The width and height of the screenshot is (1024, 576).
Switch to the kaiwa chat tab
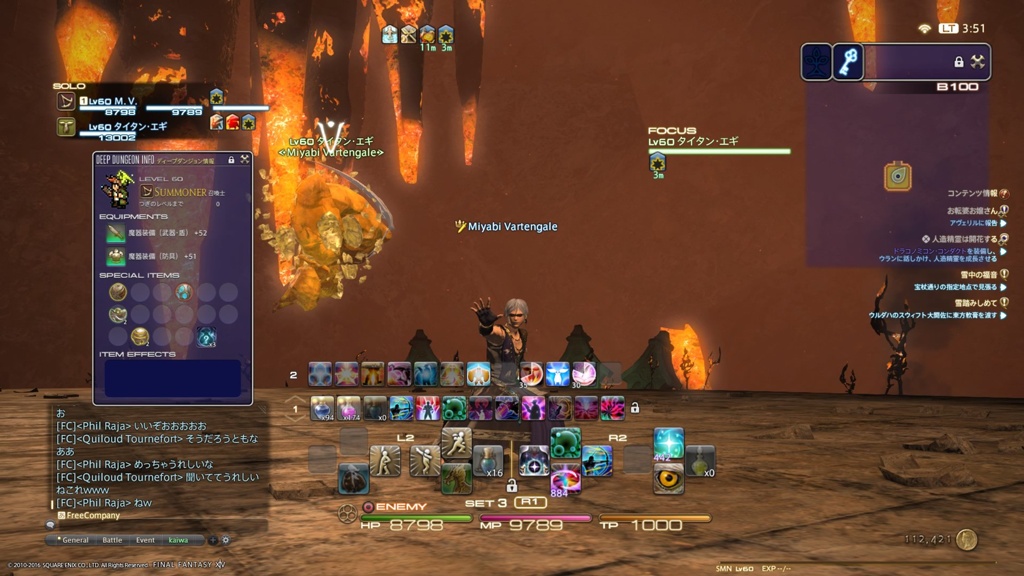(178, 540)
